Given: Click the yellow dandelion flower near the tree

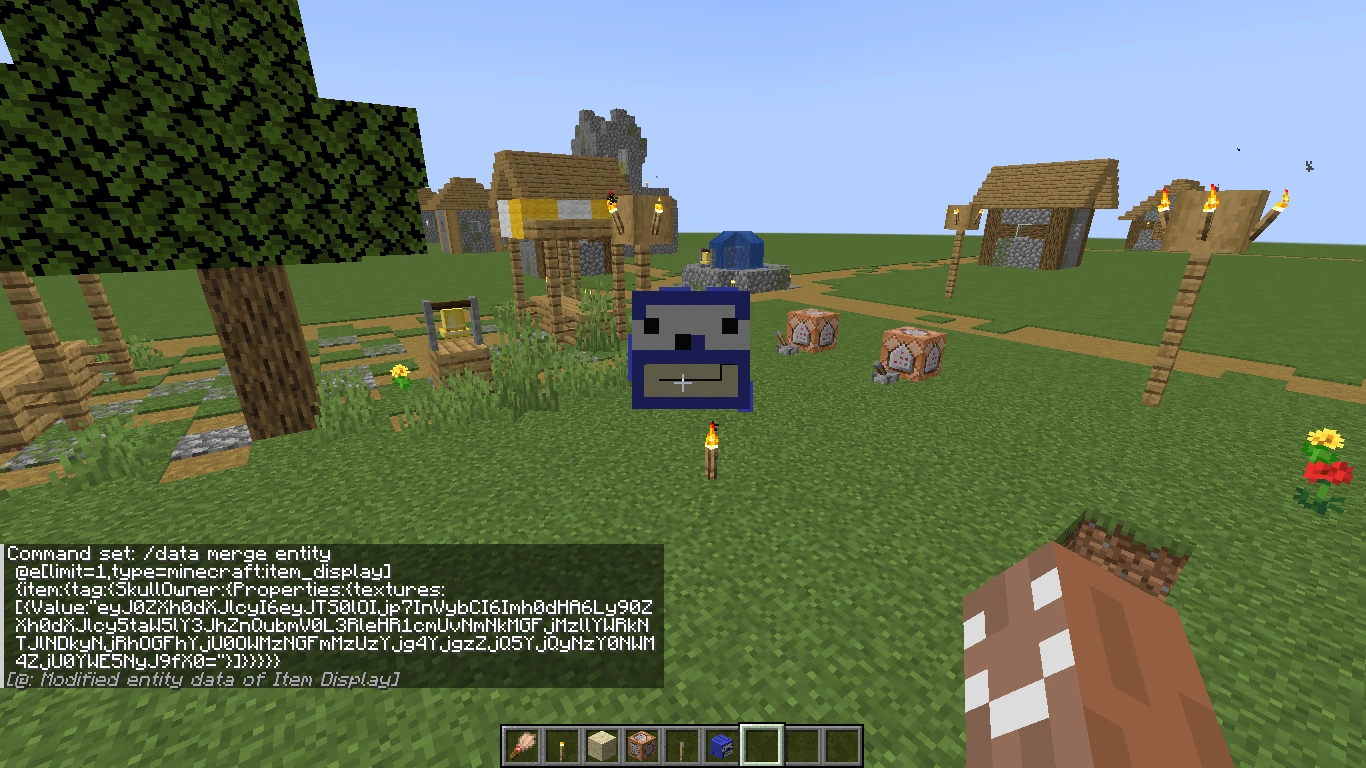Looking at the screenshot, I should pos(397,372).
